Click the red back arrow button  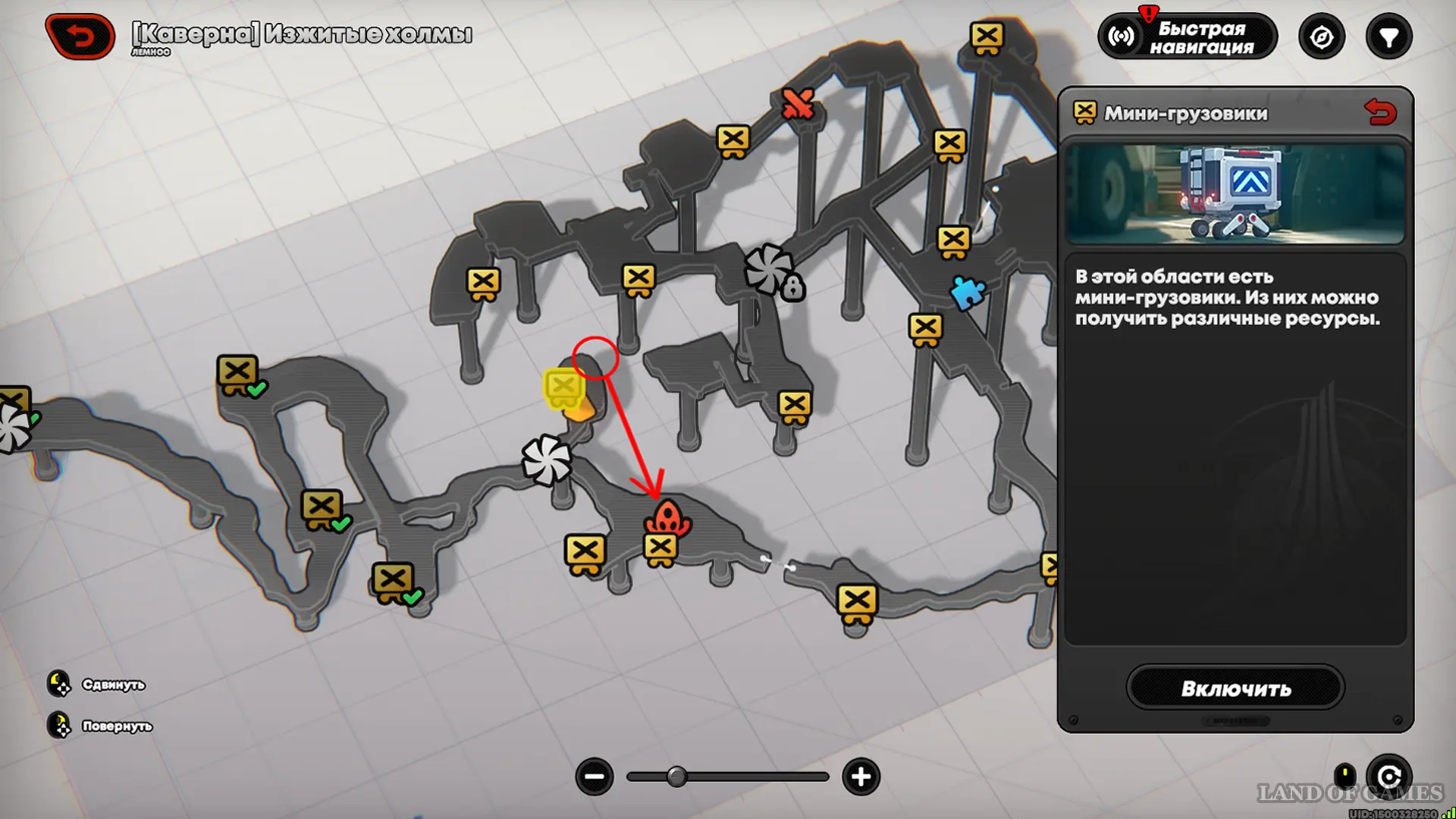tap(80, 36)
